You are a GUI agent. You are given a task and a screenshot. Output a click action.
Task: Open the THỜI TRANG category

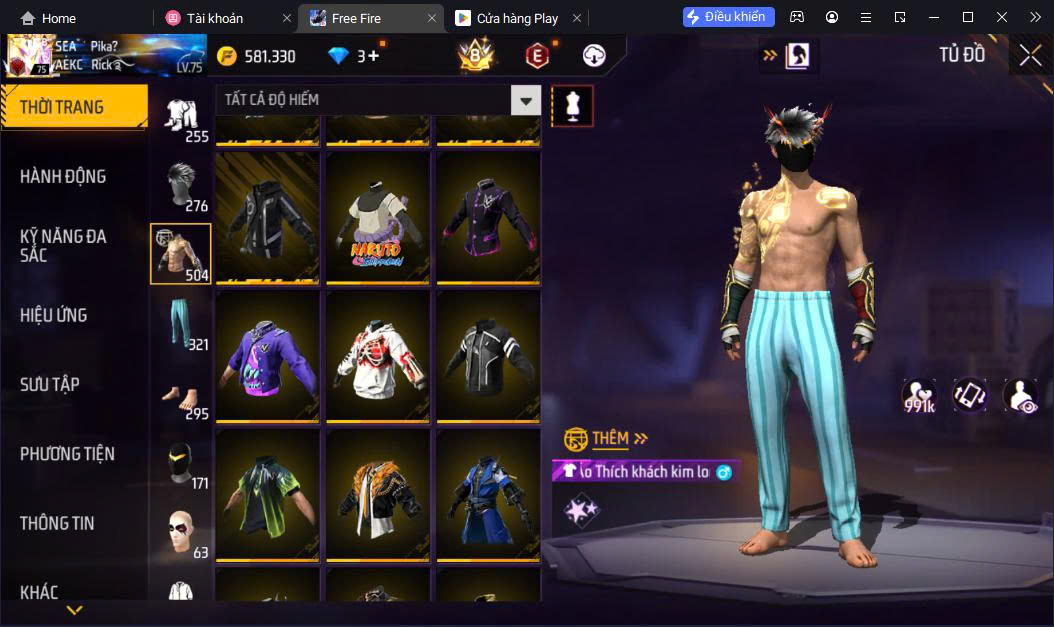73,107
